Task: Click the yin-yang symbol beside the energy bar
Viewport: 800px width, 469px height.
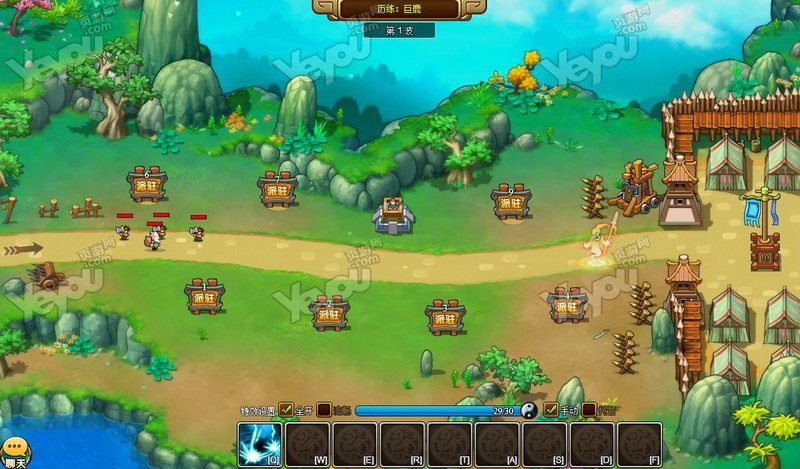Action: [528, 410]
